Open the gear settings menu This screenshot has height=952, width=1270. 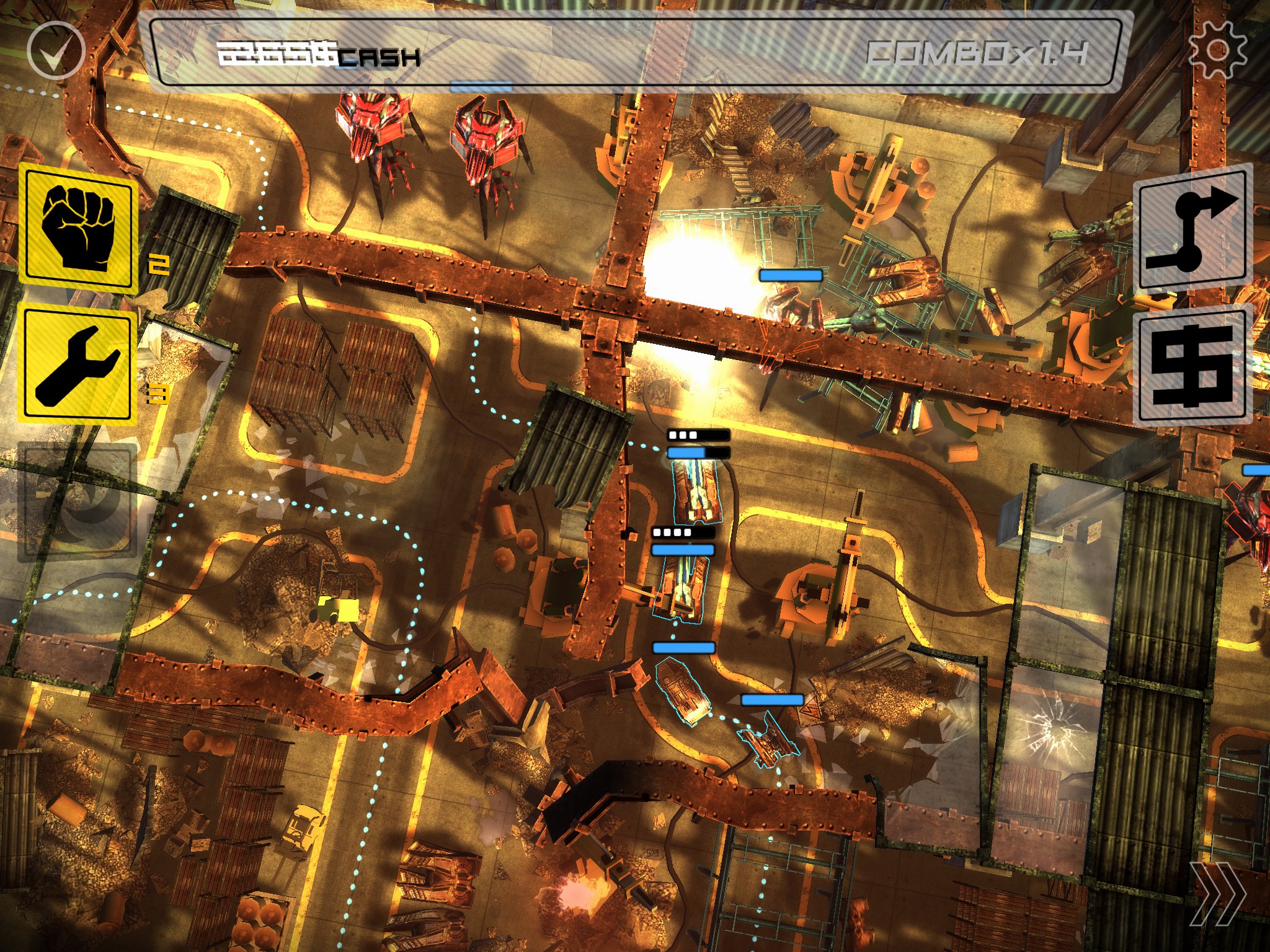pos(1217,50)
